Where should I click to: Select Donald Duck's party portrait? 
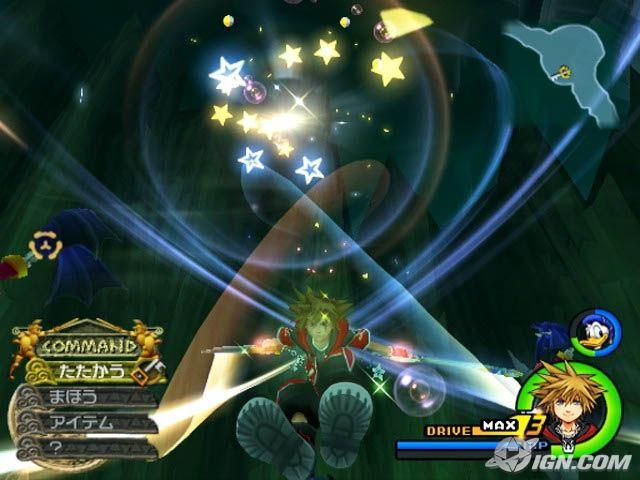588,330
